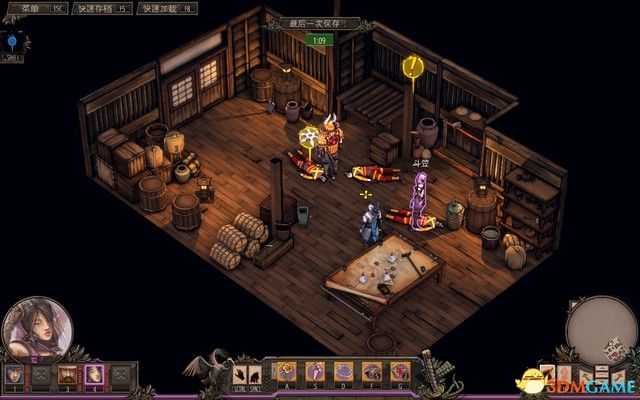The width and height of the screenshot is (640, 400).
Task: Use the third skill icon labeled D
Action: click(x=343, y=372)
